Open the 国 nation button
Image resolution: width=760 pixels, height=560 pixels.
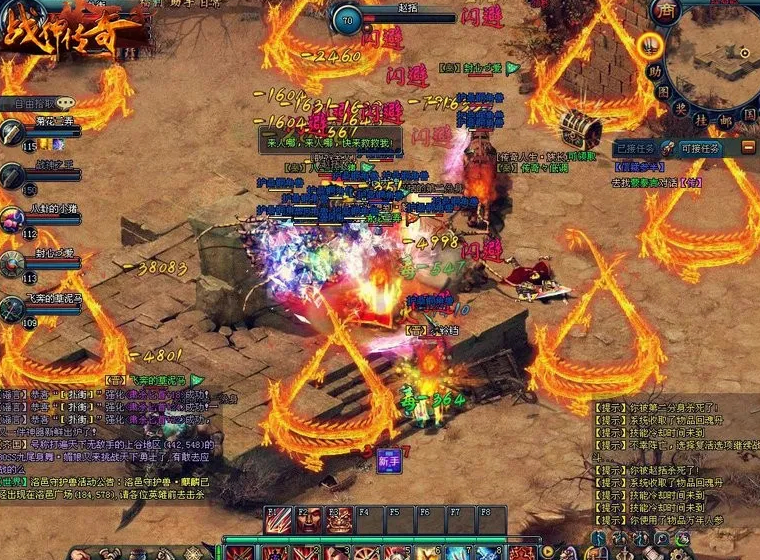[748, 115]
